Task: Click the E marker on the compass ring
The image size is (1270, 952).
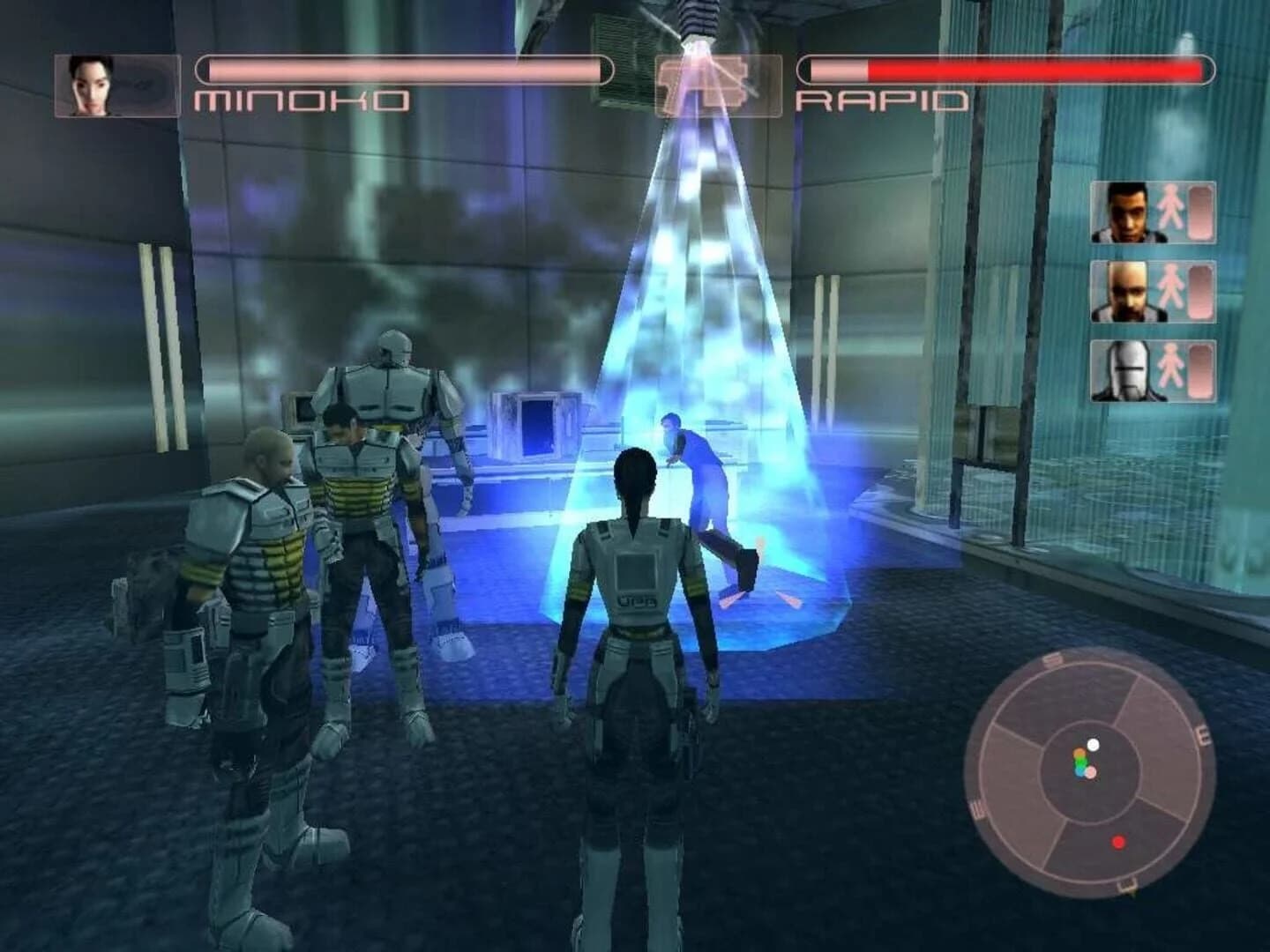Action: tap(1204, 734)
